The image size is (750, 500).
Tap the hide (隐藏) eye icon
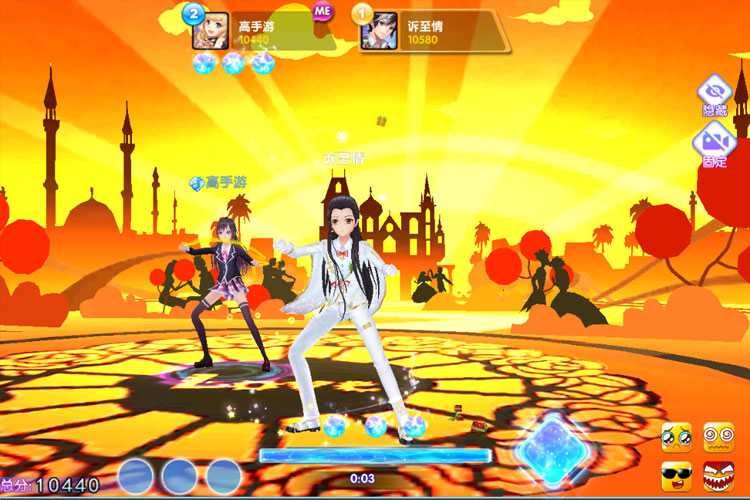(x=714, y=92)
